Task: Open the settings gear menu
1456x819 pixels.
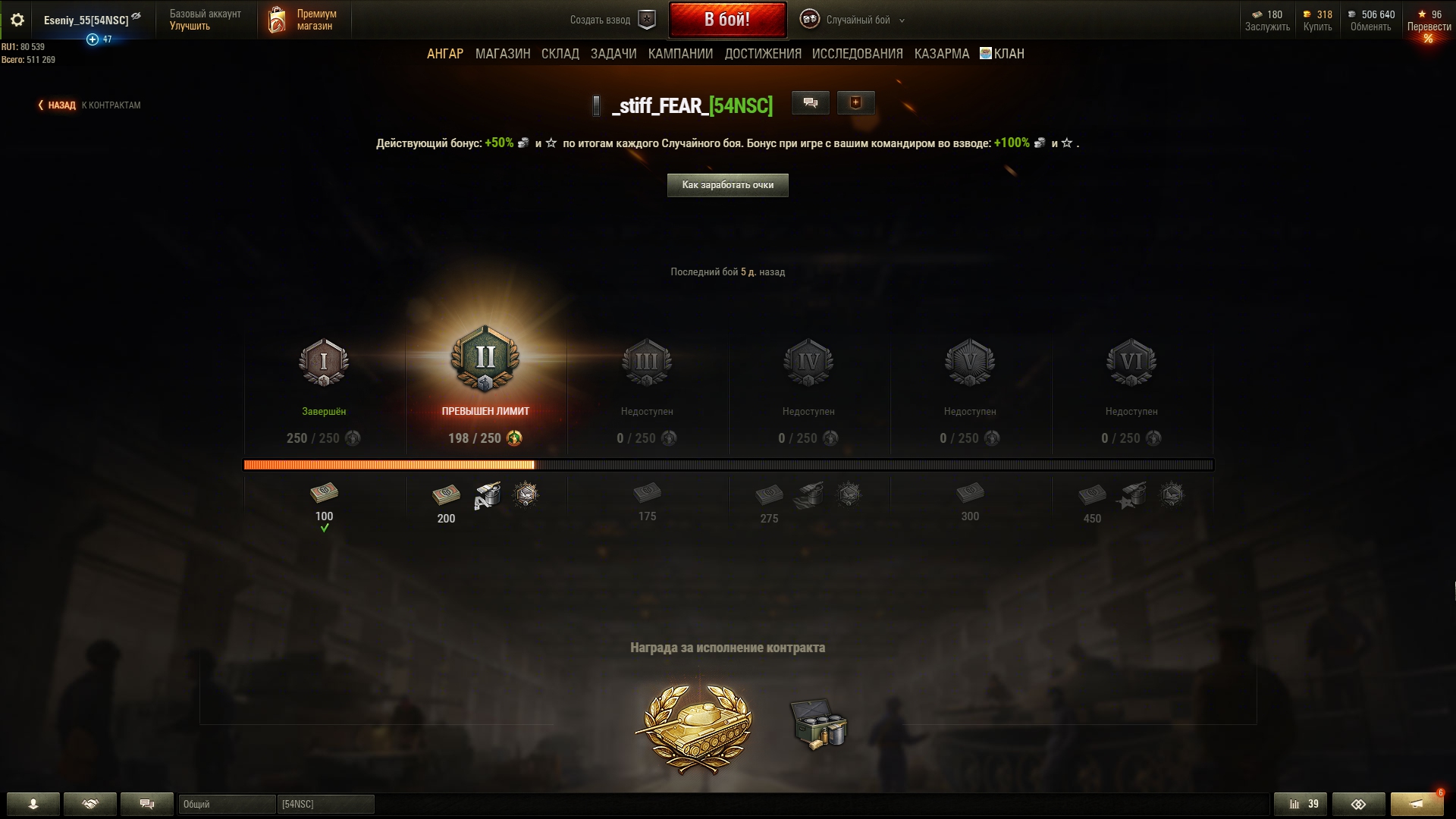Action: point(17,20)
